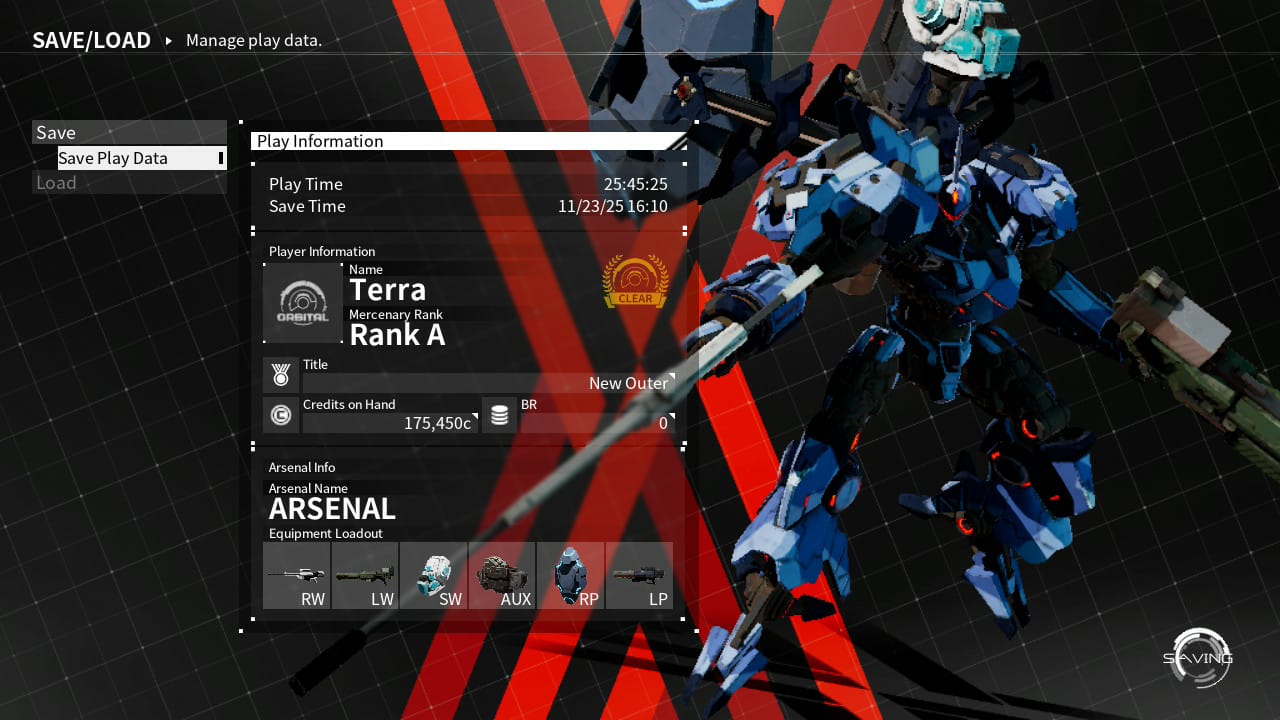Pick the AUX equipment slot
Viewport: 1280px width, 720px height.
502,576
